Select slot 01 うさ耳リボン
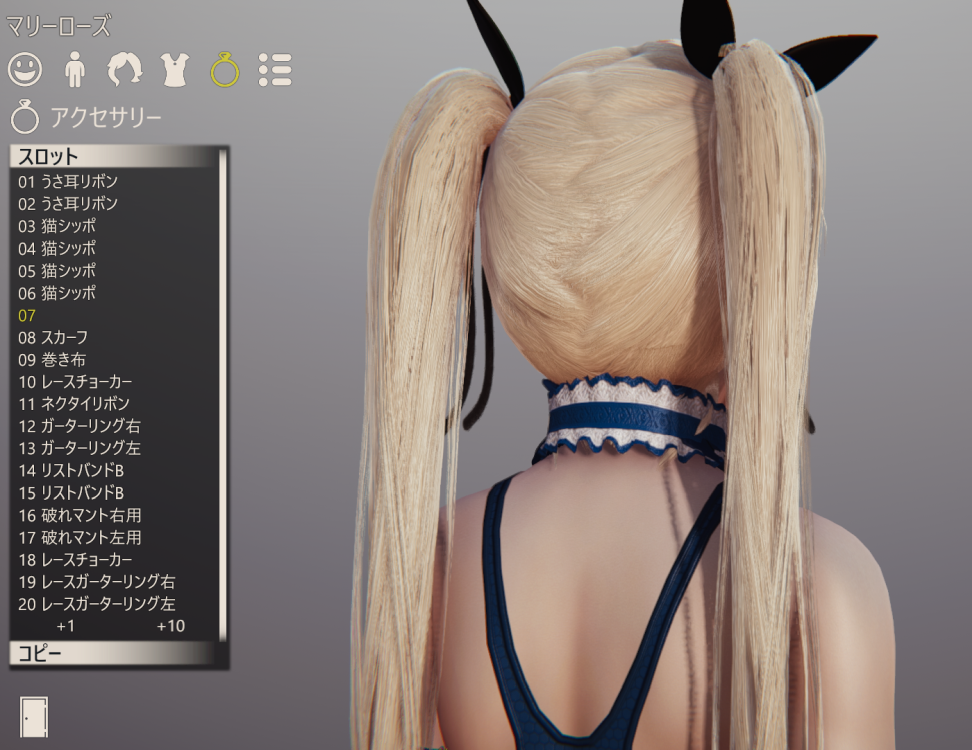This screenshot has height=750, width=972. (x=68, y=182)
